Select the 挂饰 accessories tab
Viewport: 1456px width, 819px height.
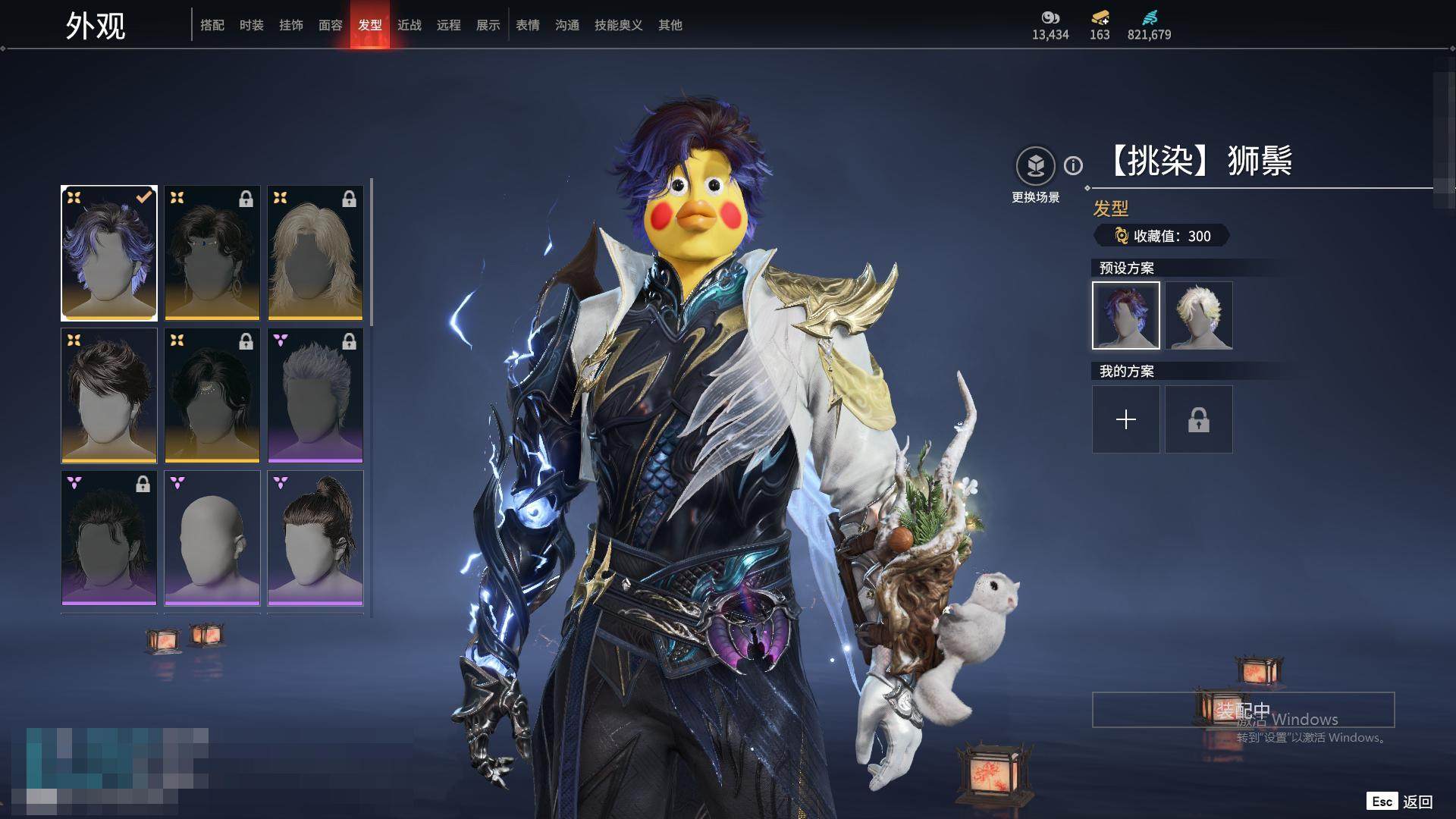(291, 25)
